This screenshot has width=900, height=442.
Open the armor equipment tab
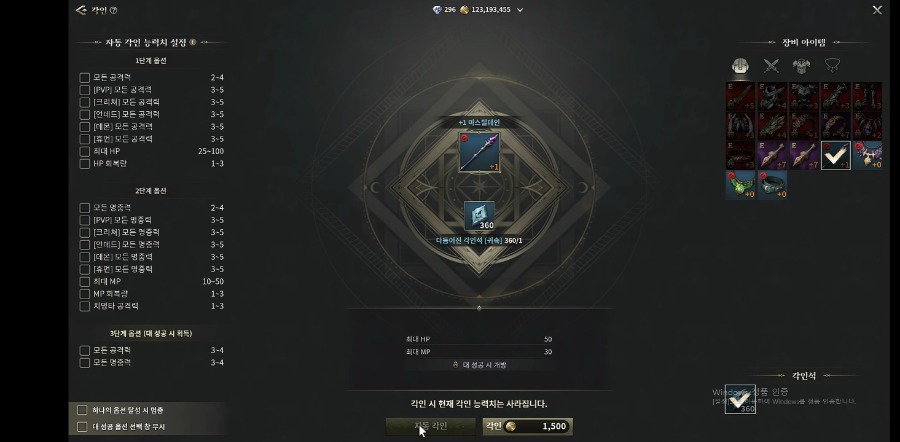click(x=802, y=66)
